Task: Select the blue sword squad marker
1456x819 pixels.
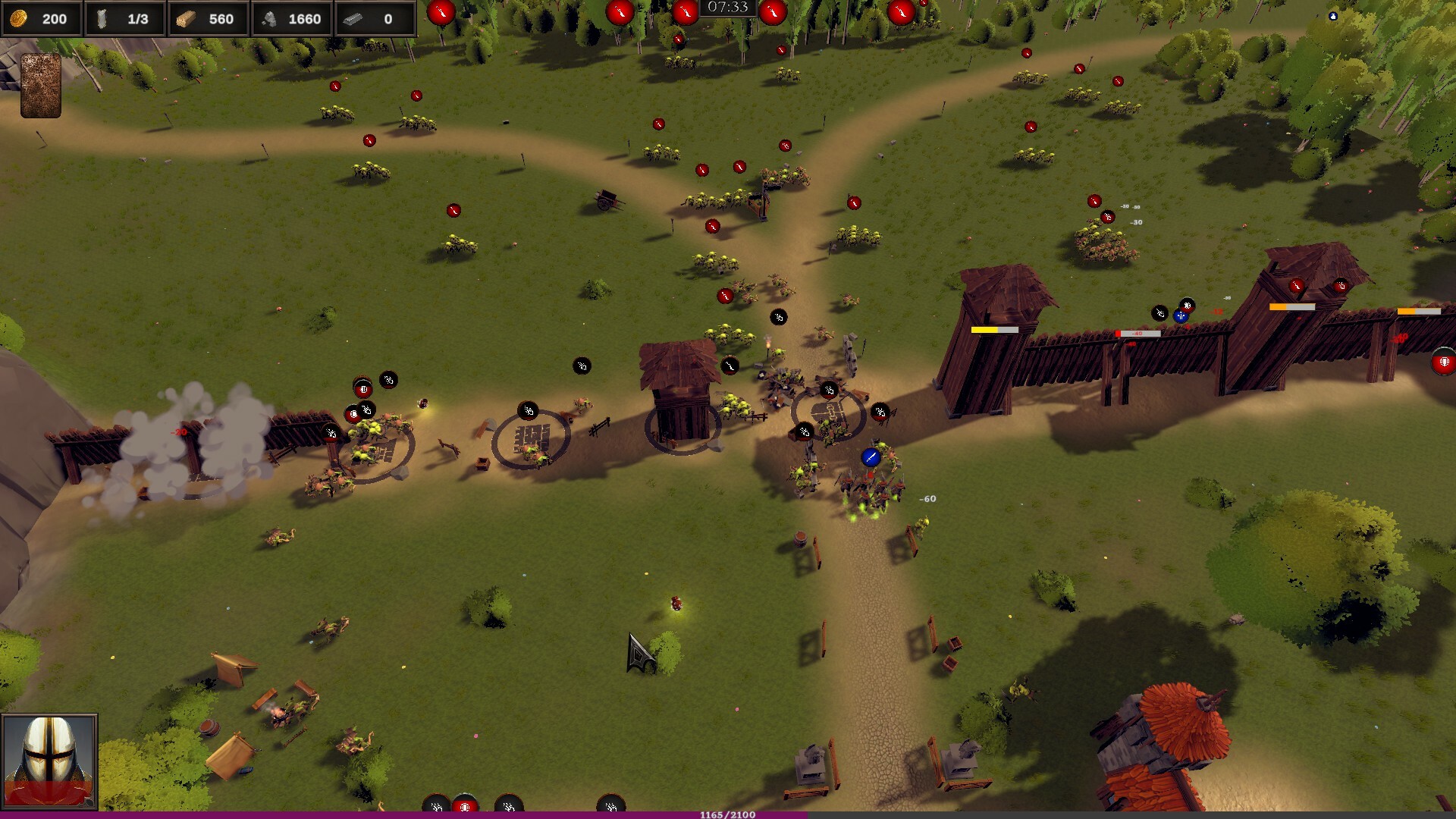Action: coord(871,457)
